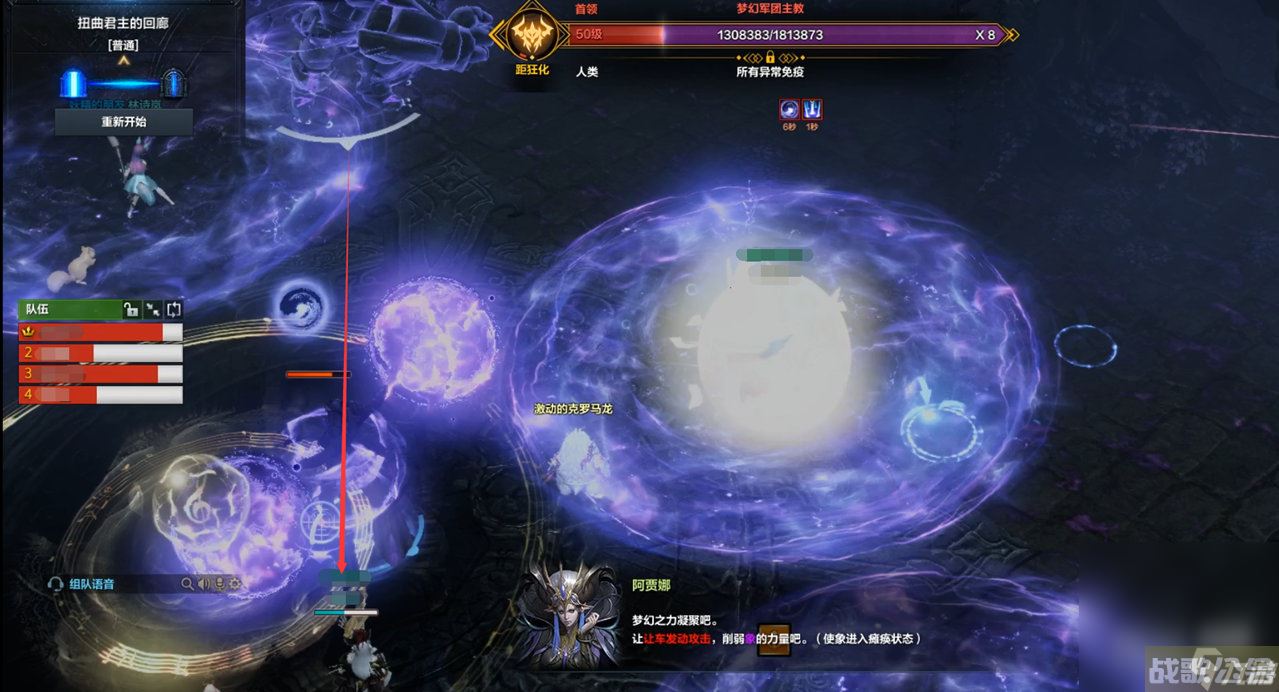The image size is (1279, 692).
Task: Collapse the dungeon tracker with the gold arrow
Action: [x=124, y=60]
